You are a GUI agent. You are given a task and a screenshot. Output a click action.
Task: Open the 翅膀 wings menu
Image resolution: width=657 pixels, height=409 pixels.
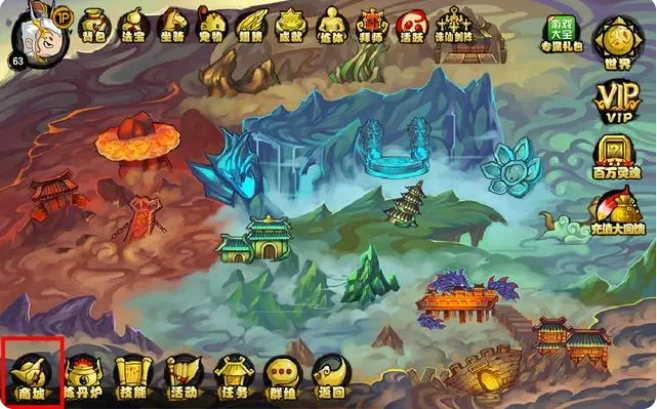[x=250, y=24]
